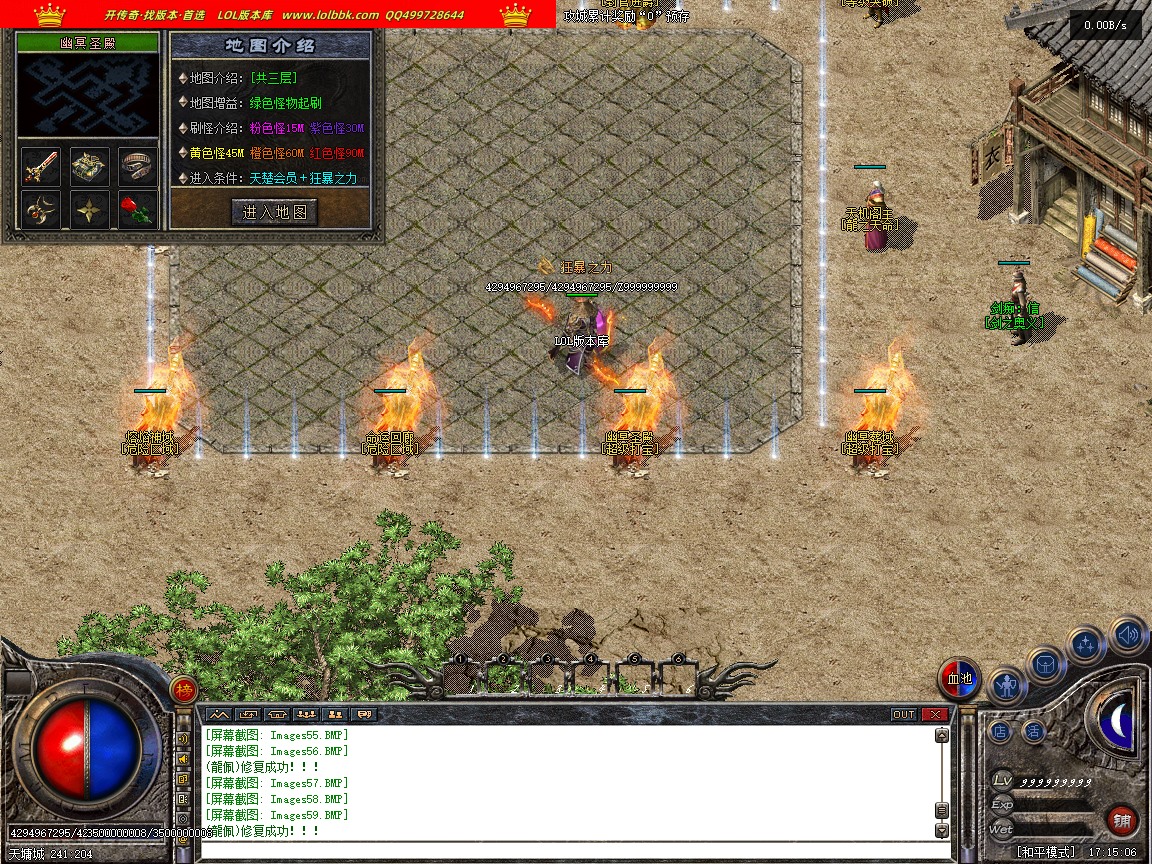The height and width of the screenshot is (864, 1152).
Task: Click the 进入地图 enter map button
Action: (x=275, y=212)
